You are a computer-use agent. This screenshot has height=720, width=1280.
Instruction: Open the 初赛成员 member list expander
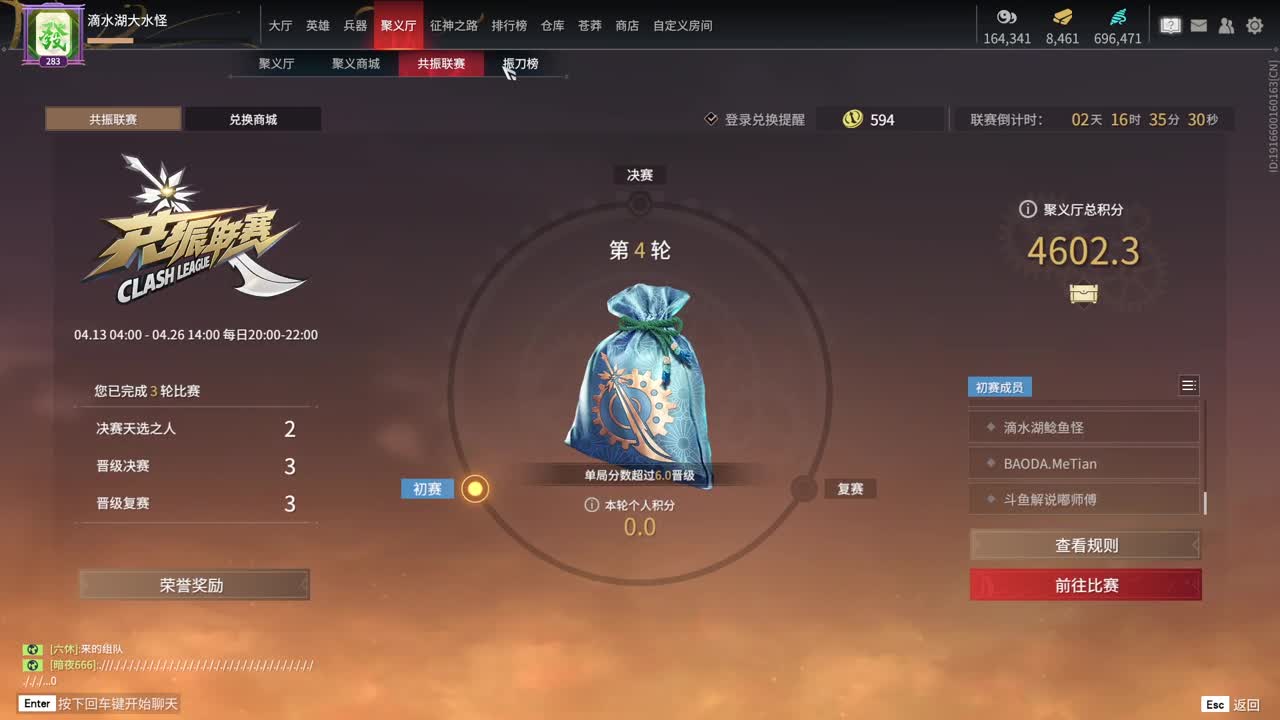click(x=1189, y=385)
